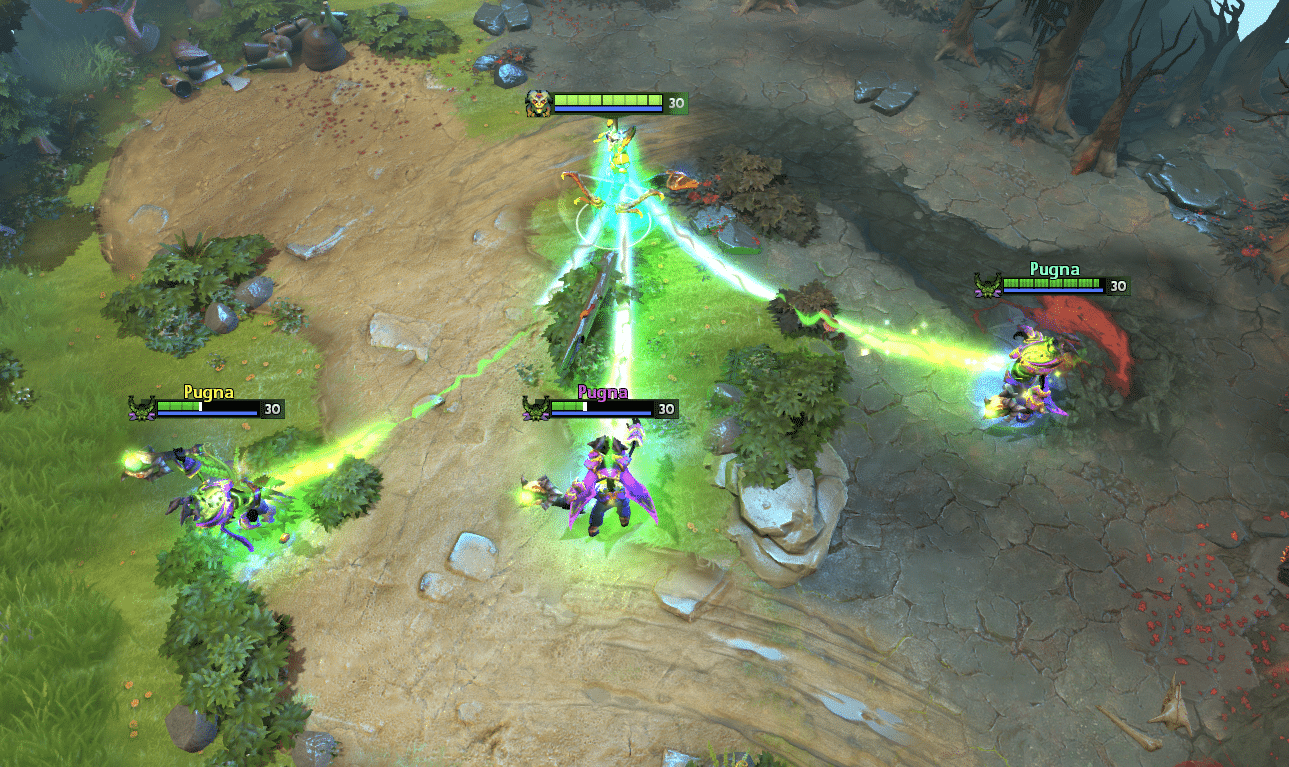Click the Pugna name label on the center nameplate
Screen dimensions: 1289x767
point(601,391)
